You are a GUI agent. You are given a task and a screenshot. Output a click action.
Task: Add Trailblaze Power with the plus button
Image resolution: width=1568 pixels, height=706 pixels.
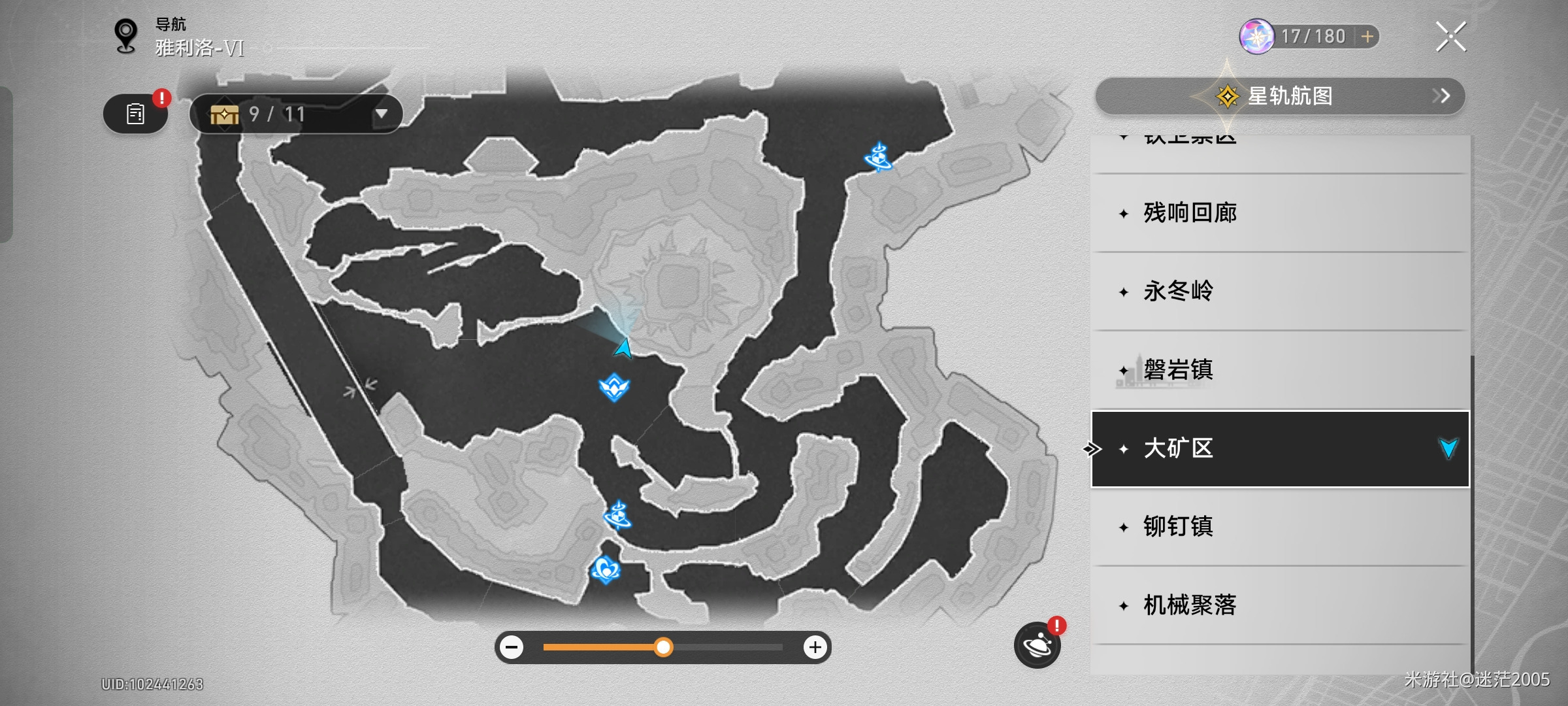[x=1367, y=37]
